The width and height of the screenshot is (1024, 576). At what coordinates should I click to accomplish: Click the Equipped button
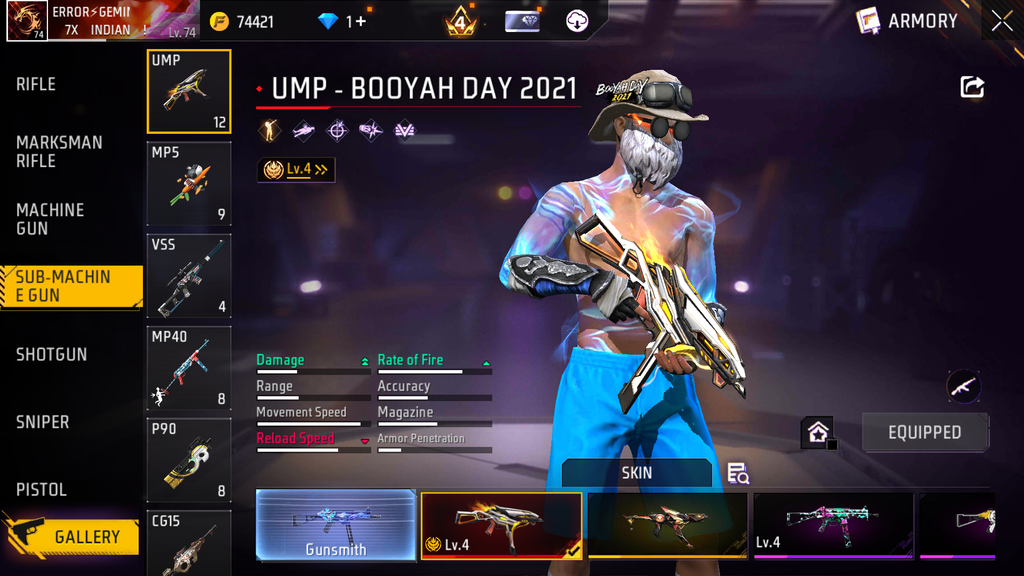(x=924, y=432)
